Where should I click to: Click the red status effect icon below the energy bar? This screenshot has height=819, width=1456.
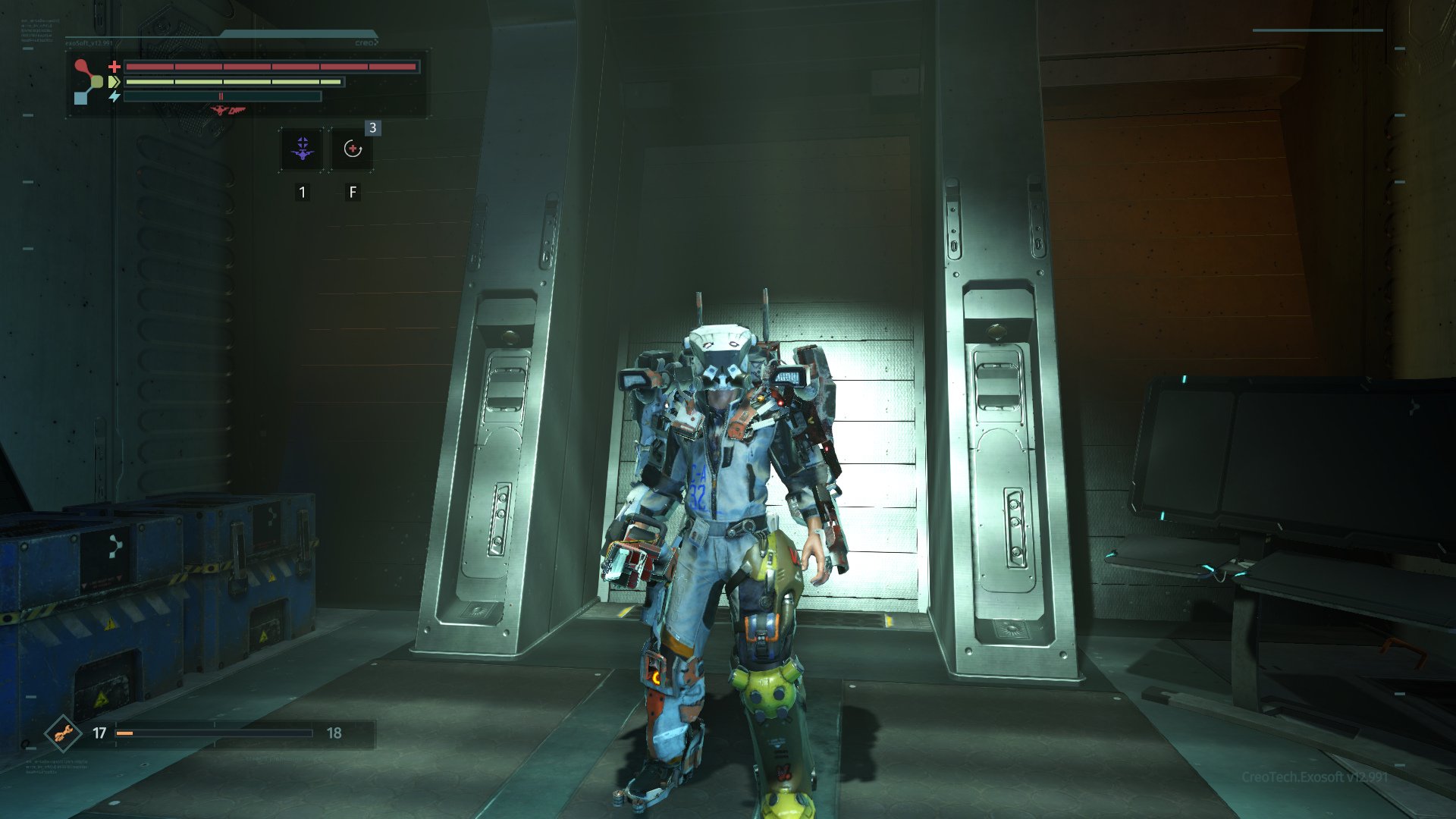228,109
